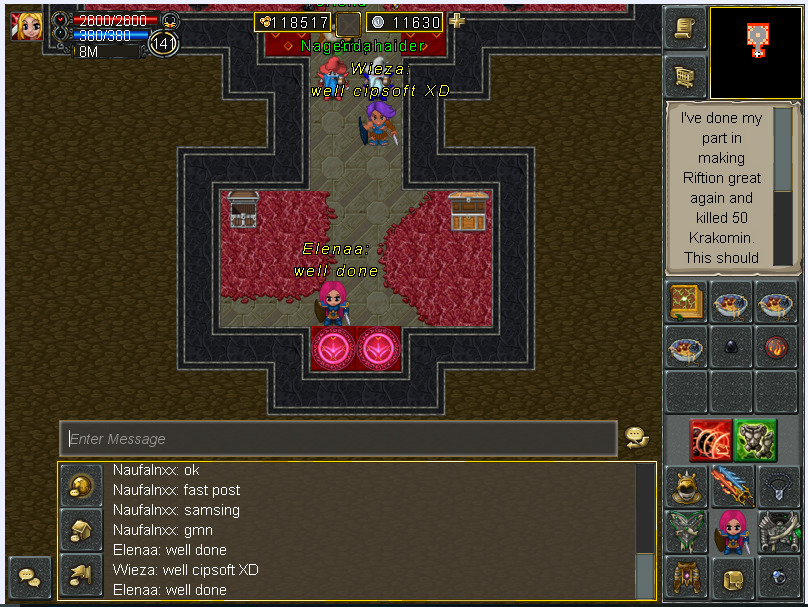808x607 pixels.
Task: Select the golden leg armor slot
Action: (686, 578)
